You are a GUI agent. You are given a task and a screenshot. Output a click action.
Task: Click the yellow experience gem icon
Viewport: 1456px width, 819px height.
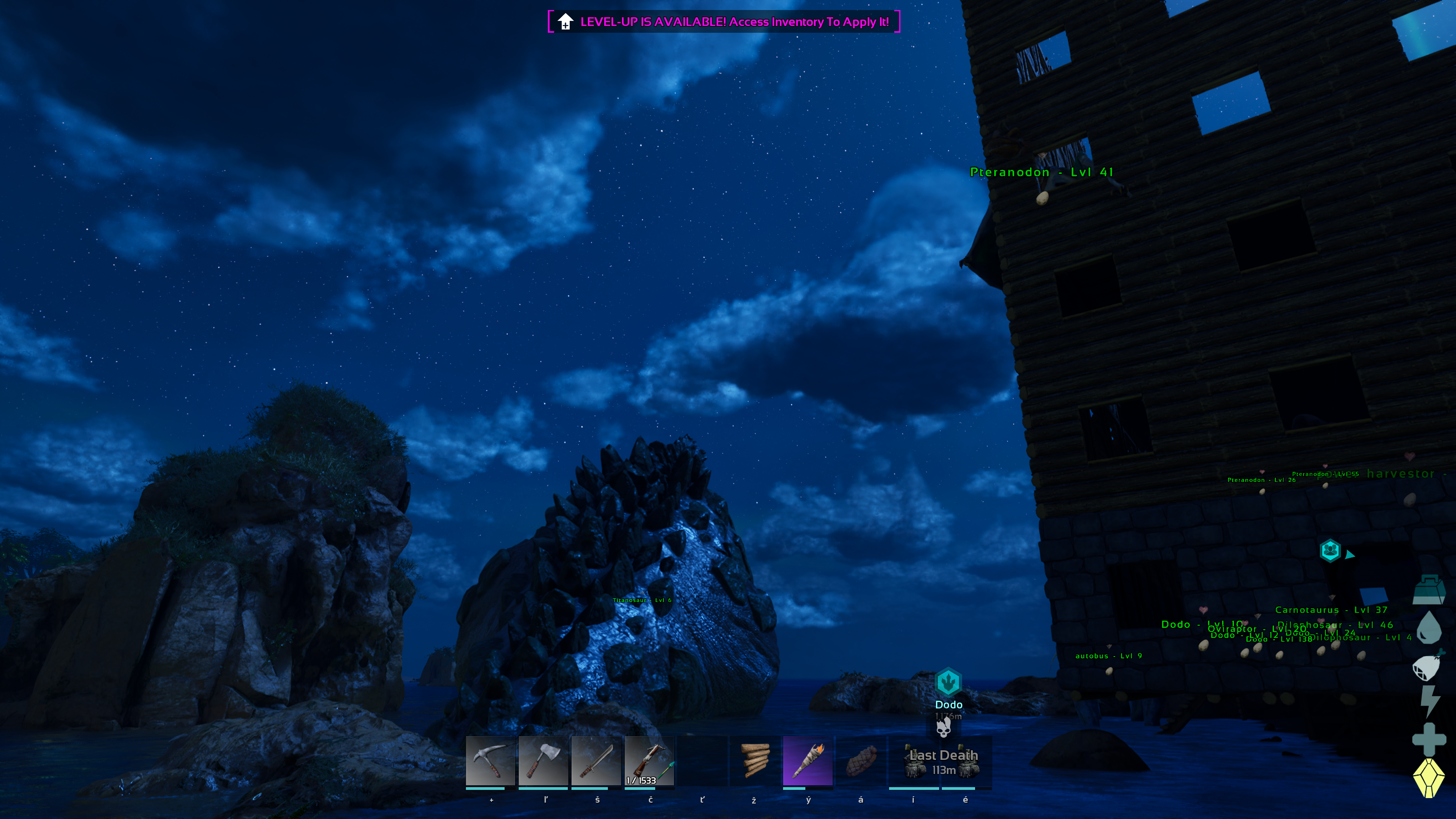[x=1429, y=778]
